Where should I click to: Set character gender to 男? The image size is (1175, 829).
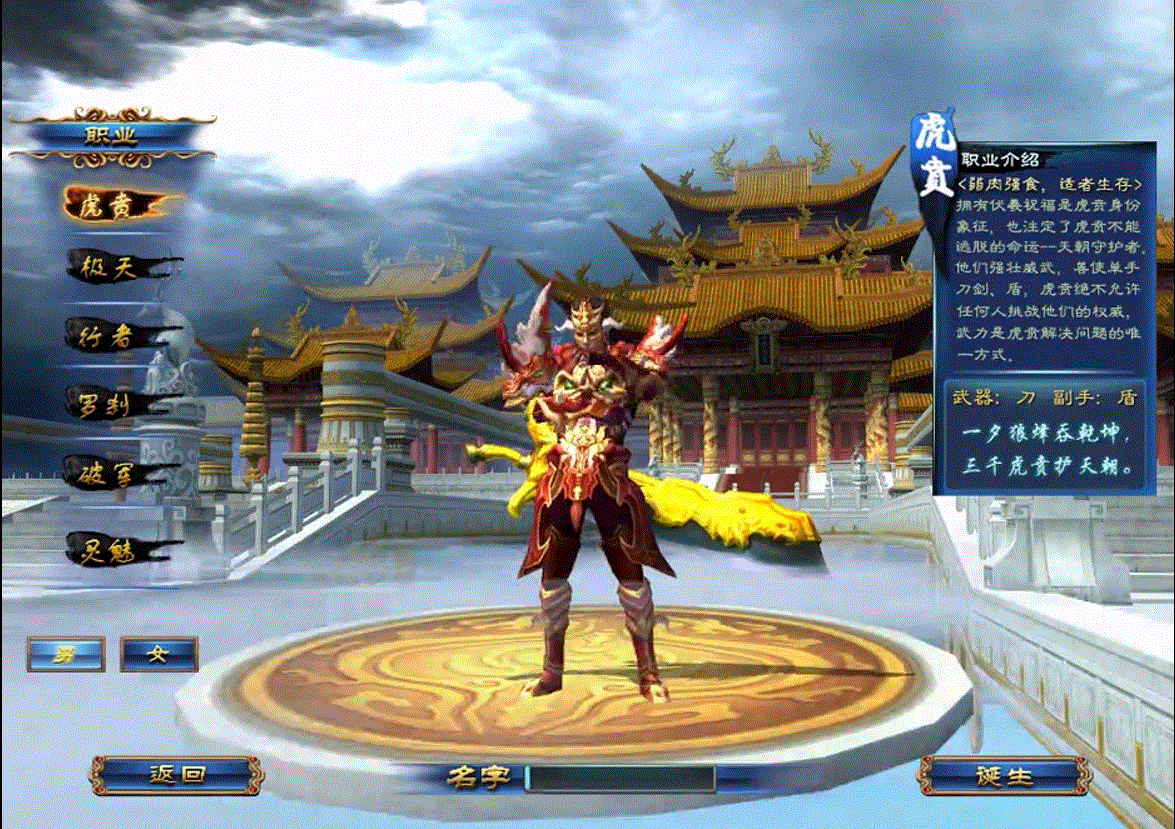click(x=66, y=654)
